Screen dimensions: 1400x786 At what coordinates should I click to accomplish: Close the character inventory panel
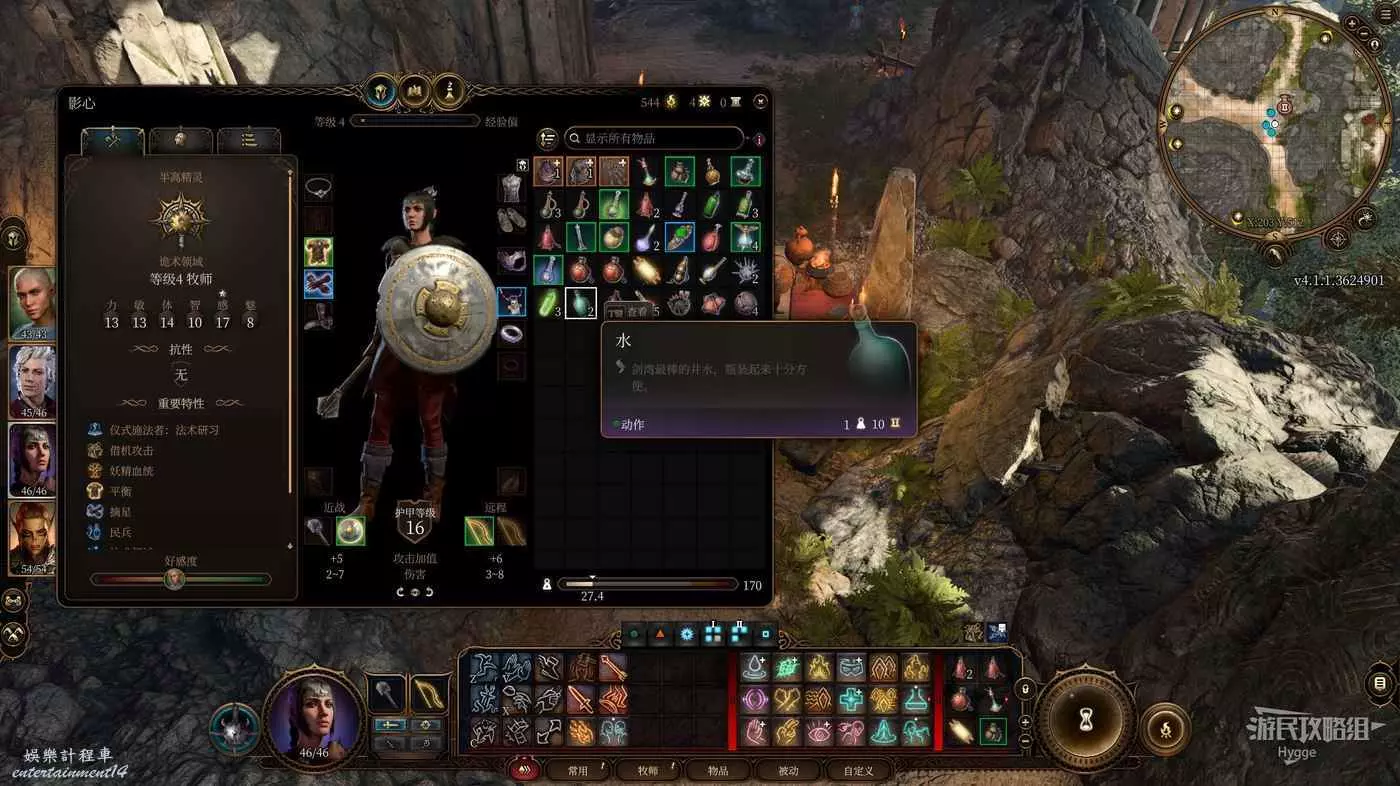tap(761, 101)
